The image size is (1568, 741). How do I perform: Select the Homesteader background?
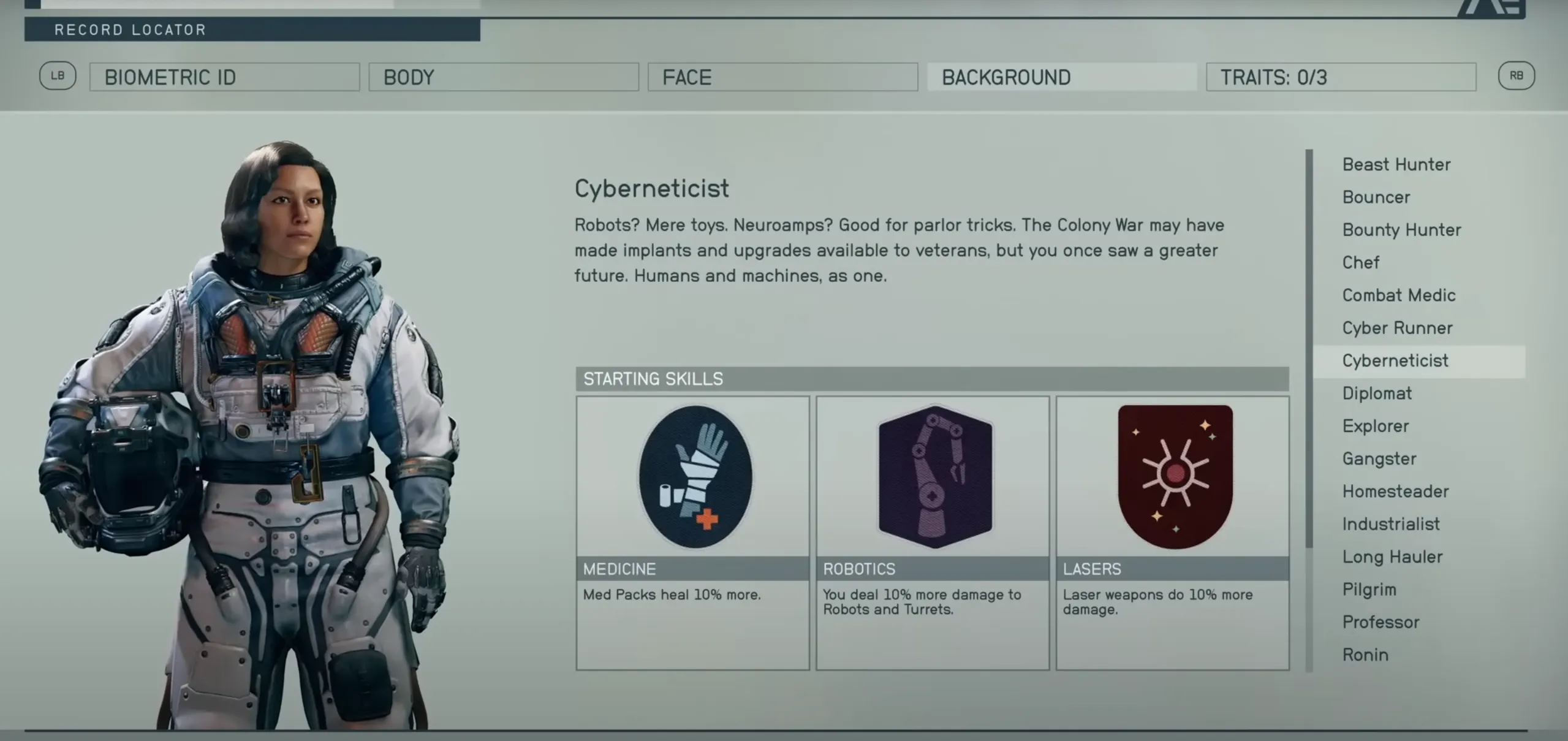(1395, 492)
